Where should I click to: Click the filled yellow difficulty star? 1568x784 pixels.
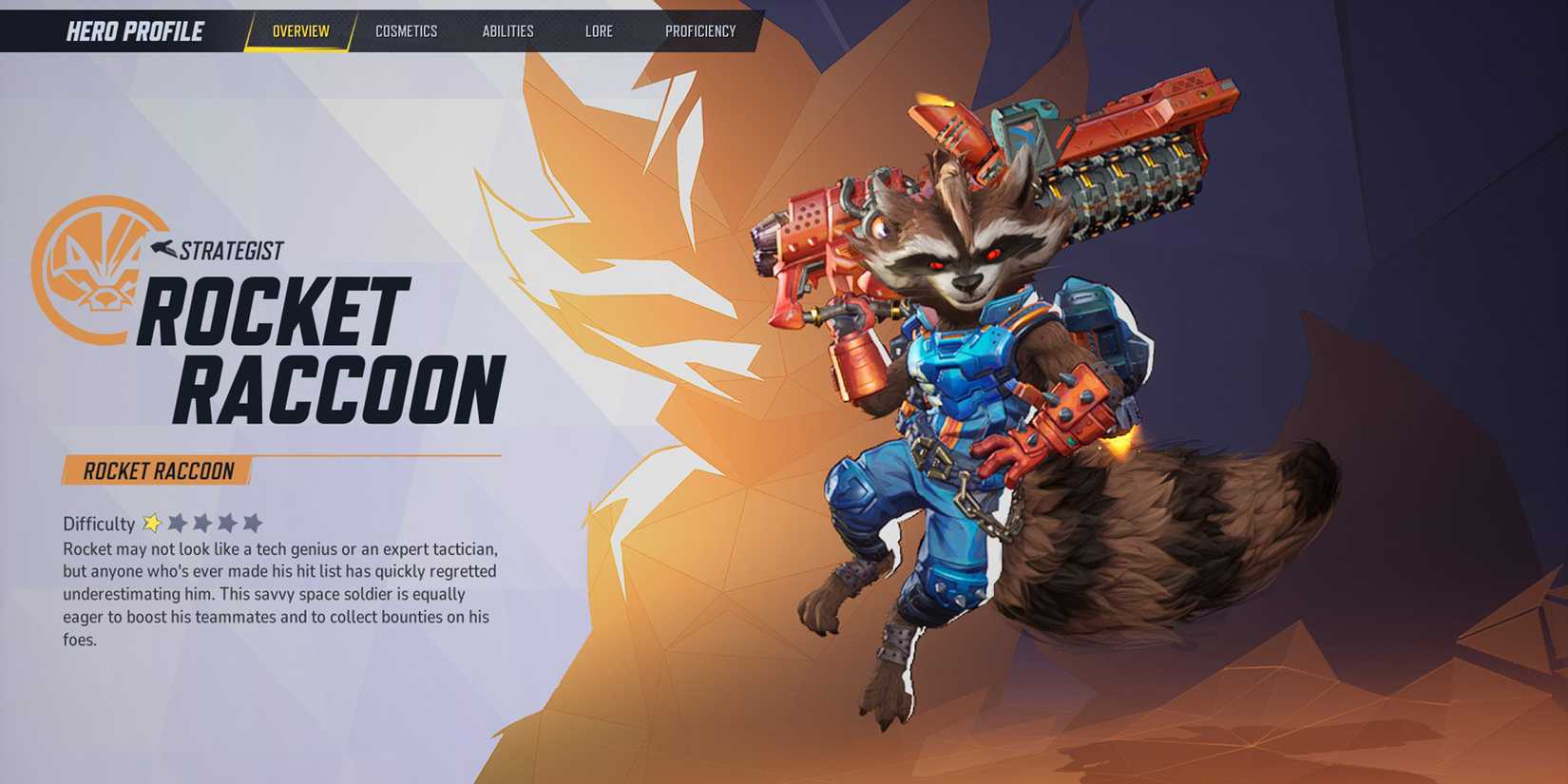151,521
